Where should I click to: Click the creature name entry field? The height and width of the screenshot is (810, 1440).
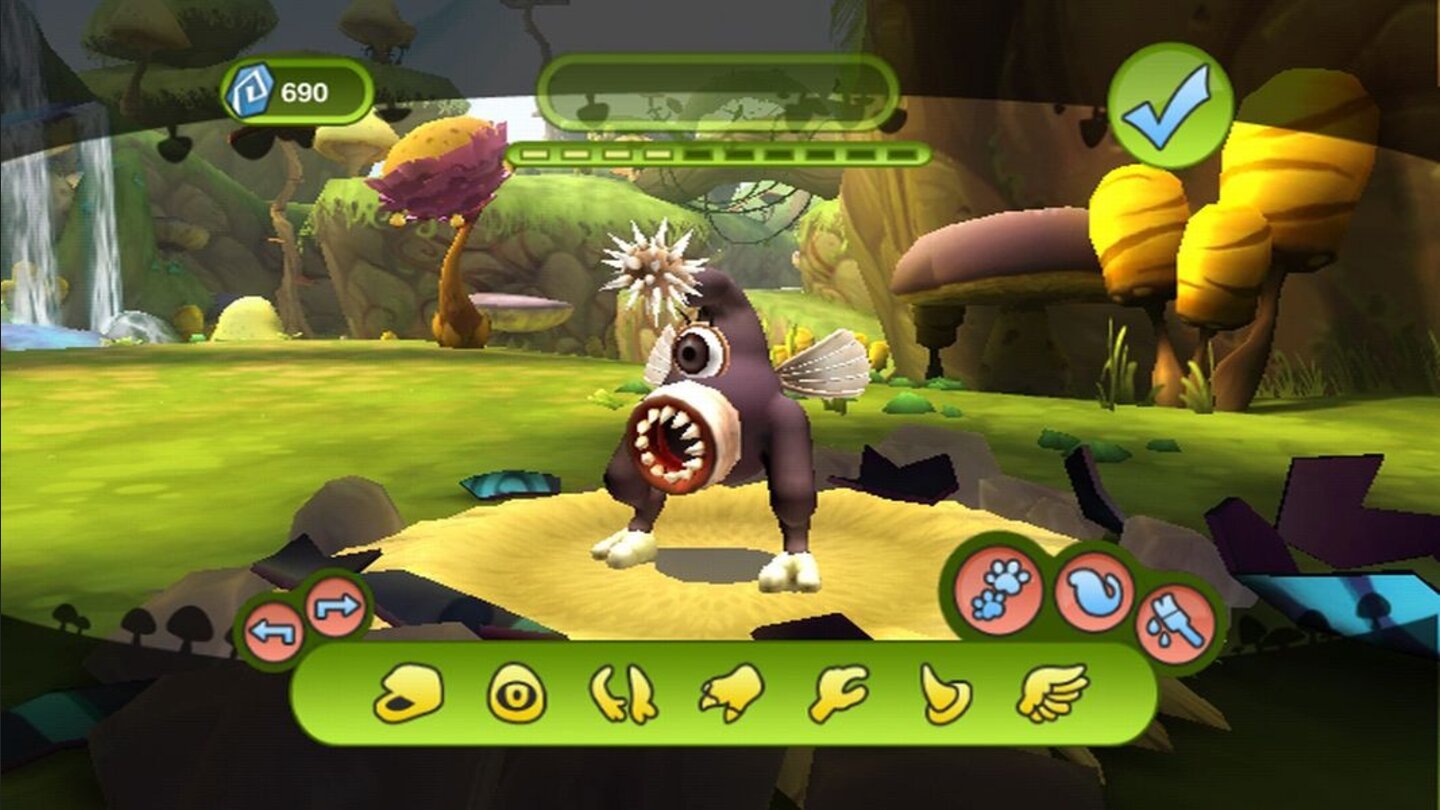coord(719,91)
